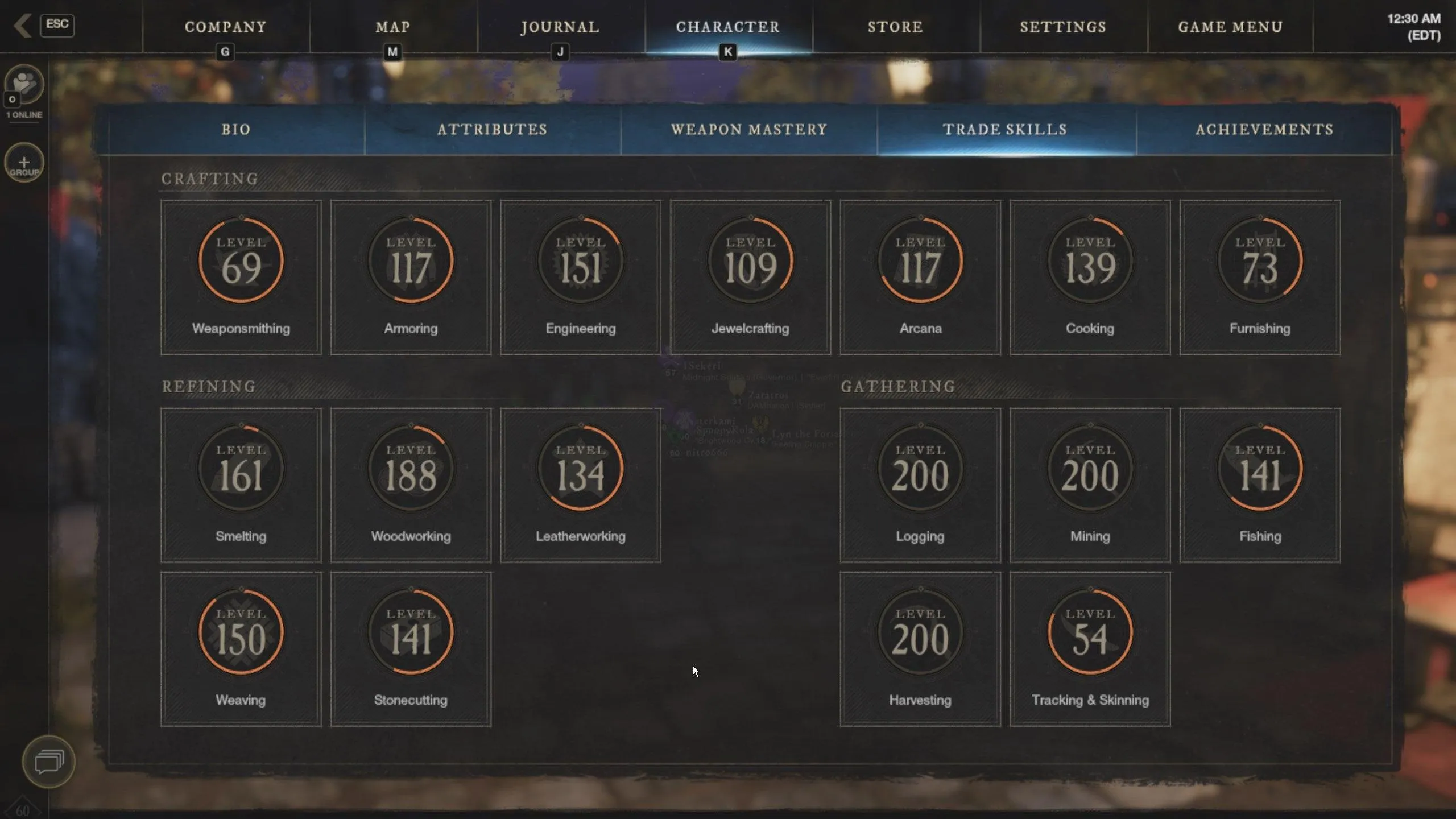Screen dimensions: 1456x819
Task: Select the Logging gathering skill tile
Action: point(920,485)
